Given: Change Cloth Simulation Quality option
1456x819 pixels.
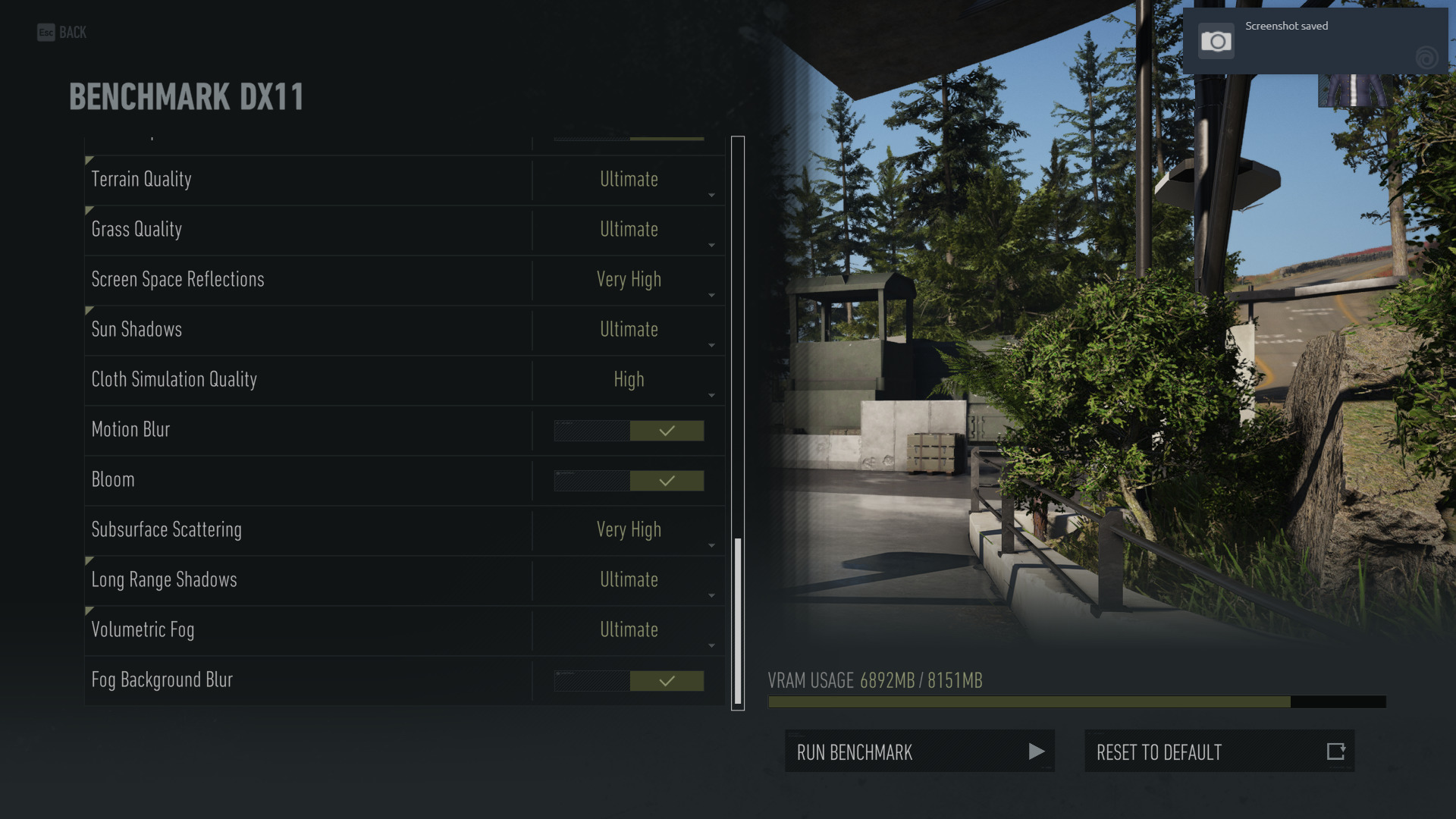Looking at the screenshot, I should click(x=629, y=380).
